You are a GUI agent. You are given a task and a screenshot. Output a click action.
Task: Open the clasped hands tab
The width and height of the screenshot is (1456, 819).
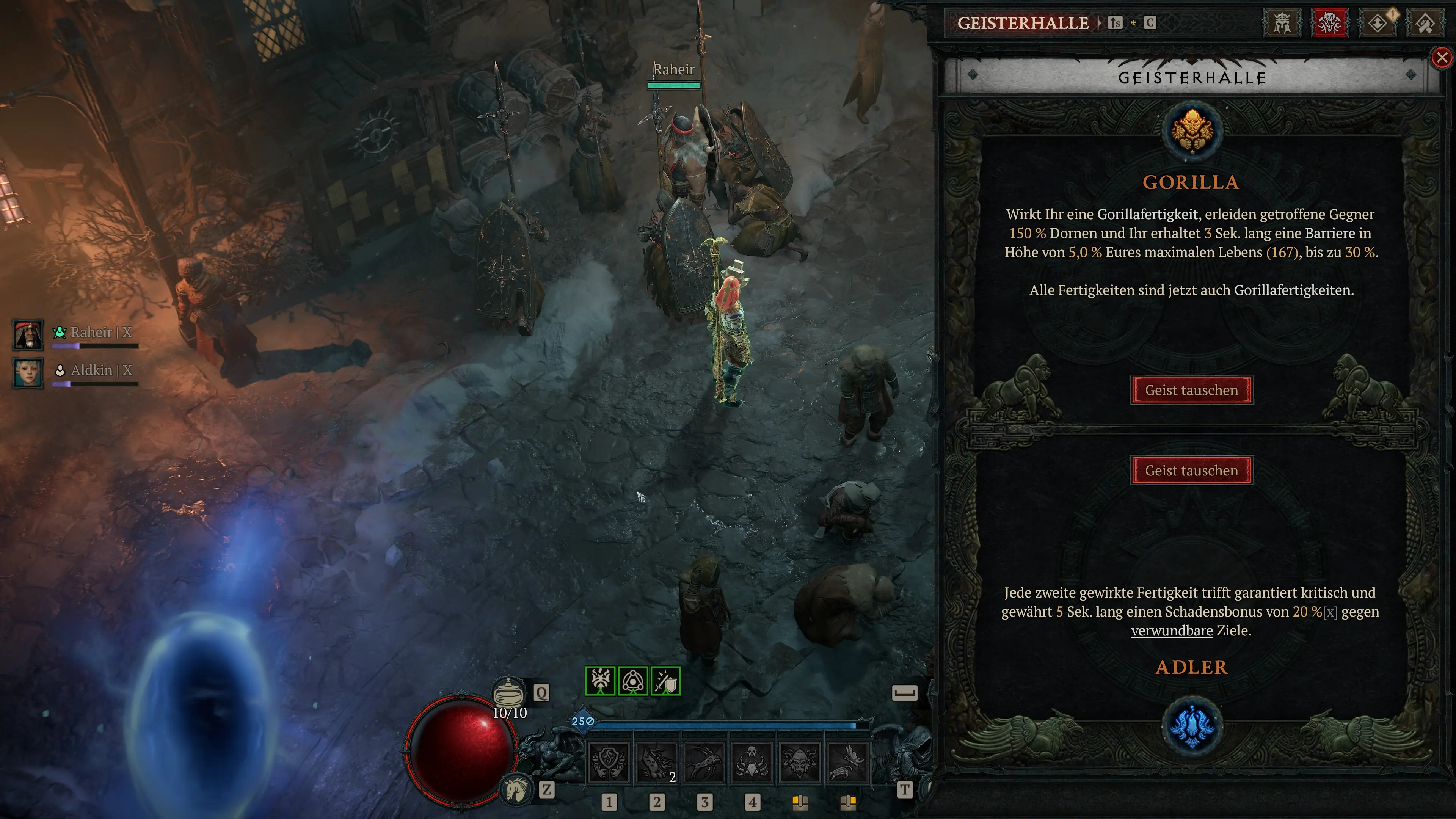coord(1425,24)
